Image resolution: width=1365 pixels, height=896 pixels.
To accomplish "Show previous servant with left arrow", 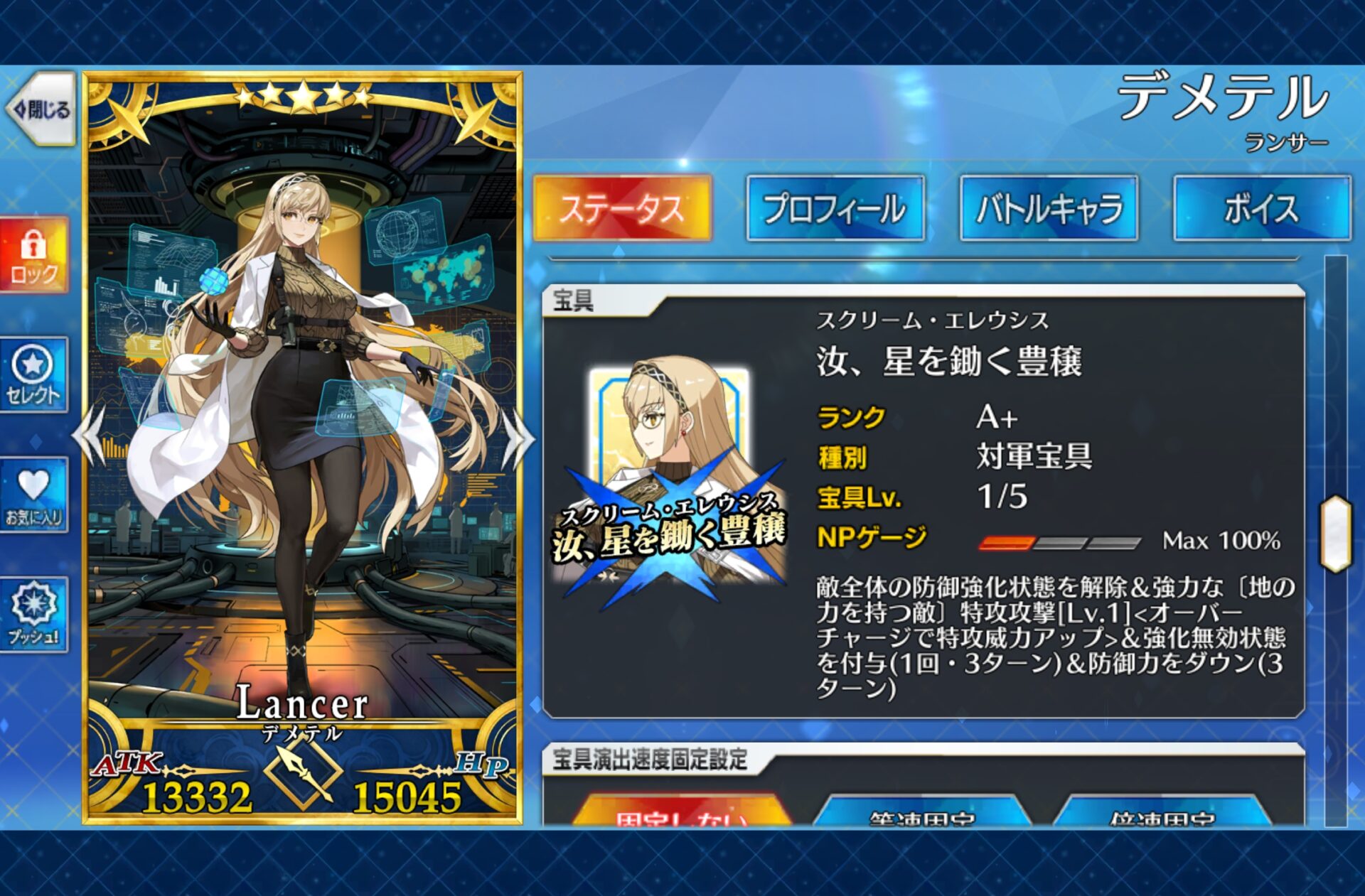I will (91, 437).
